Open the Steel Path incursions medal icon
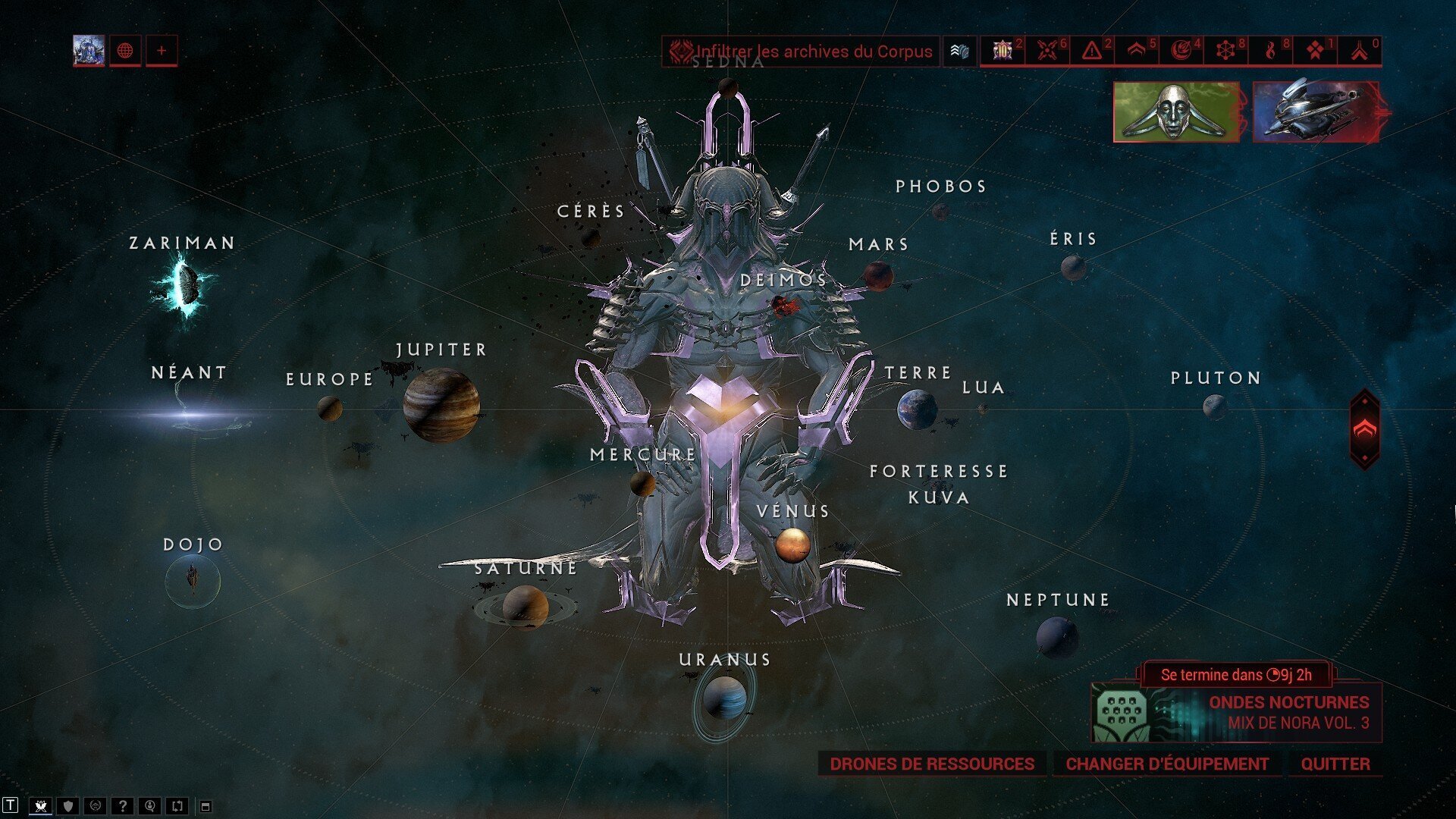The image size is (1456, 819). click(1003, 51)
